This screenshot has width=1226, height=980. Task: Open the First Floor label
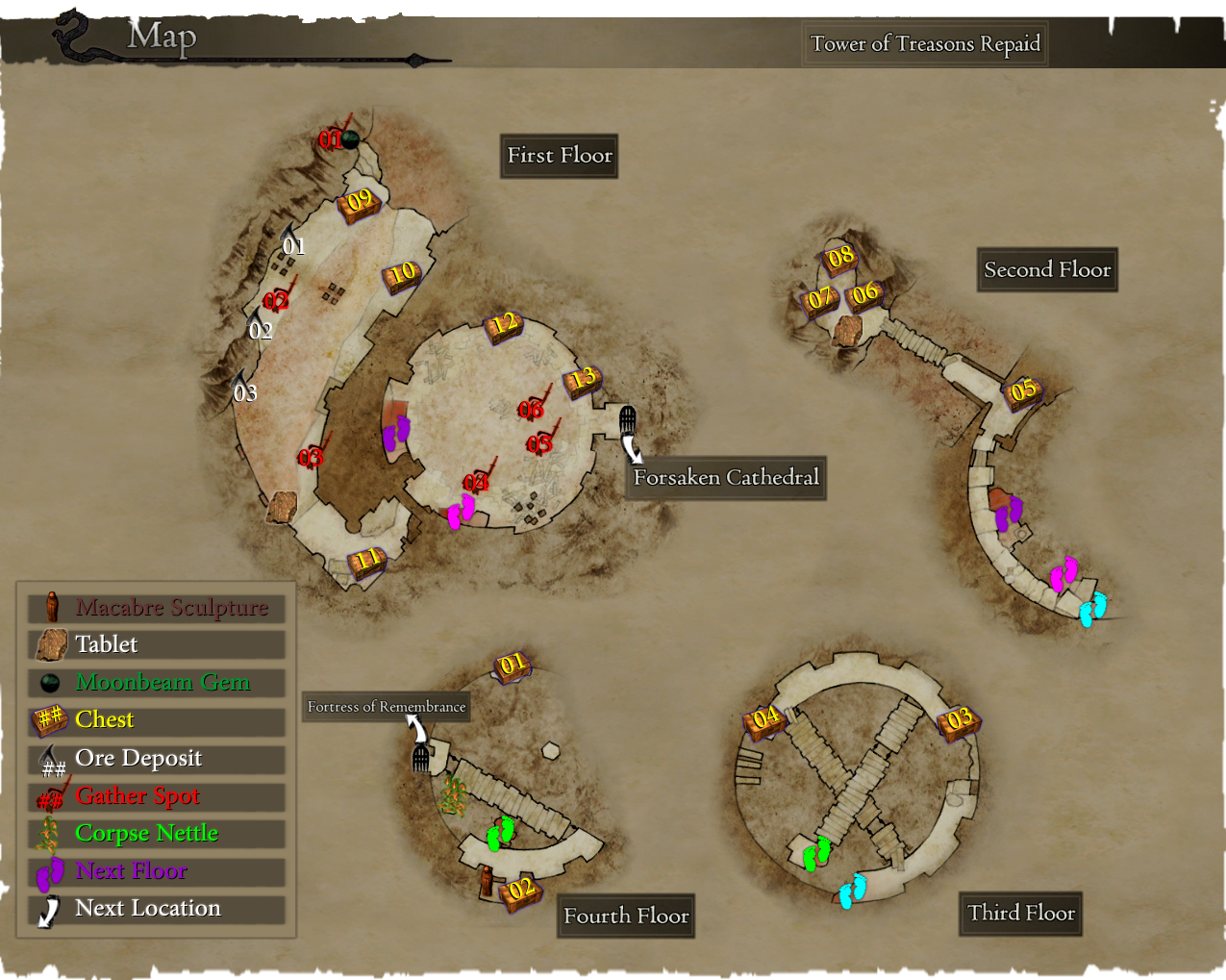[x=559, y=156]
